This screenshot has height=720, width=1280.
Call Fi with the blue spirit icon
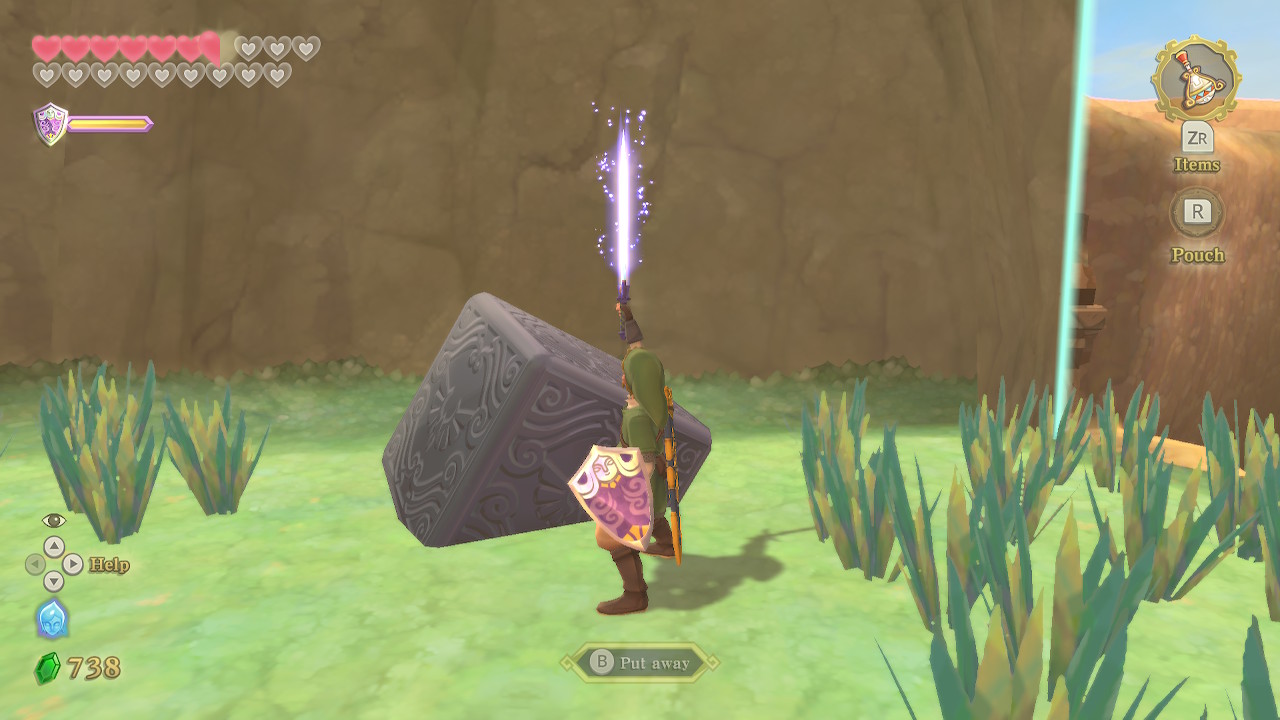[x=52, y=619]
